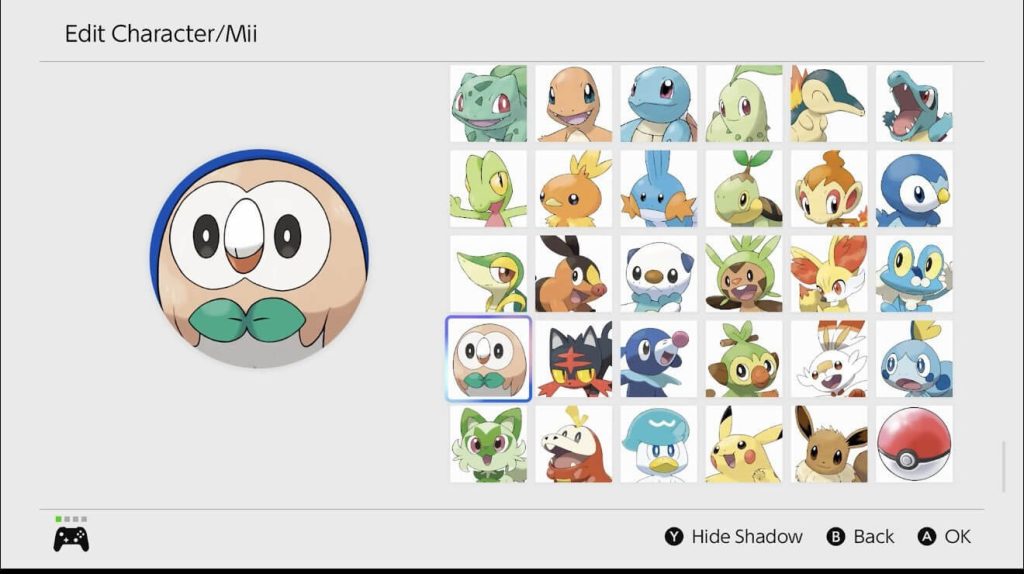The image size is (1024, 574).
Task: Pick the Scorbunny icon
Action: [x=829, y=359]
